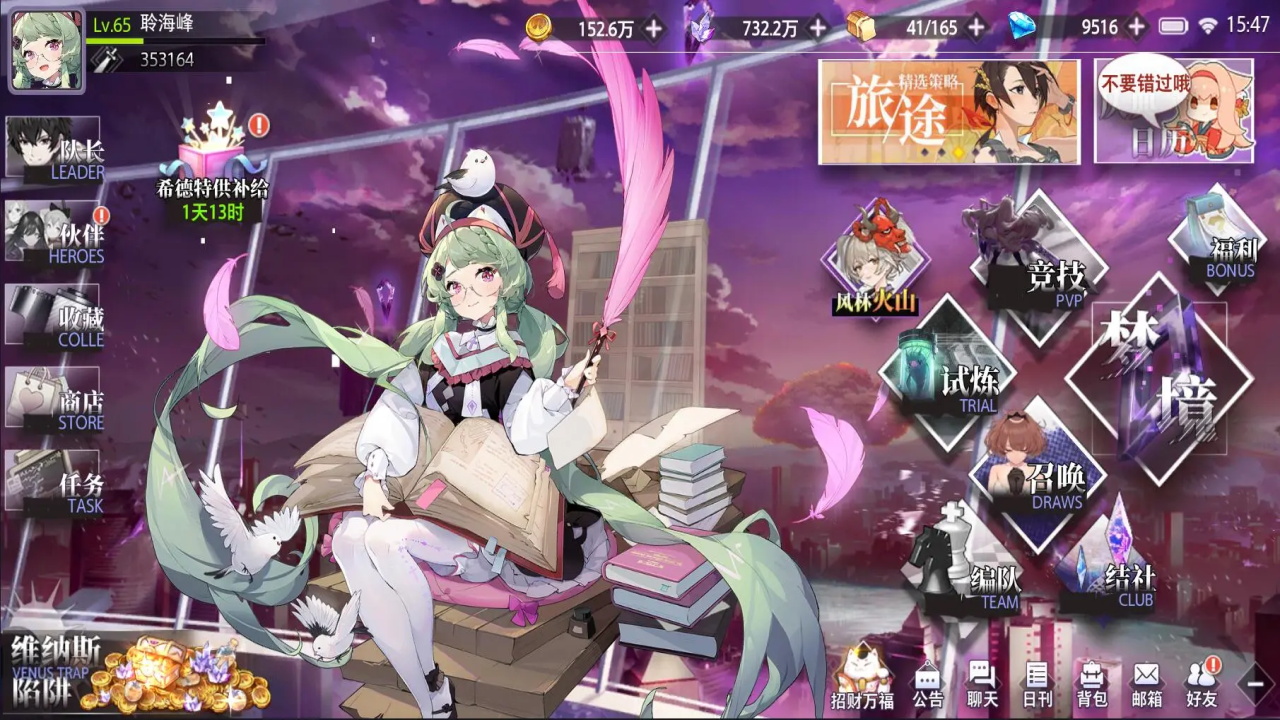Image resolution: width=1280 pixels, height=720 pixels.
Task: Open the player avatar profile
Action: tap(46, 52)
